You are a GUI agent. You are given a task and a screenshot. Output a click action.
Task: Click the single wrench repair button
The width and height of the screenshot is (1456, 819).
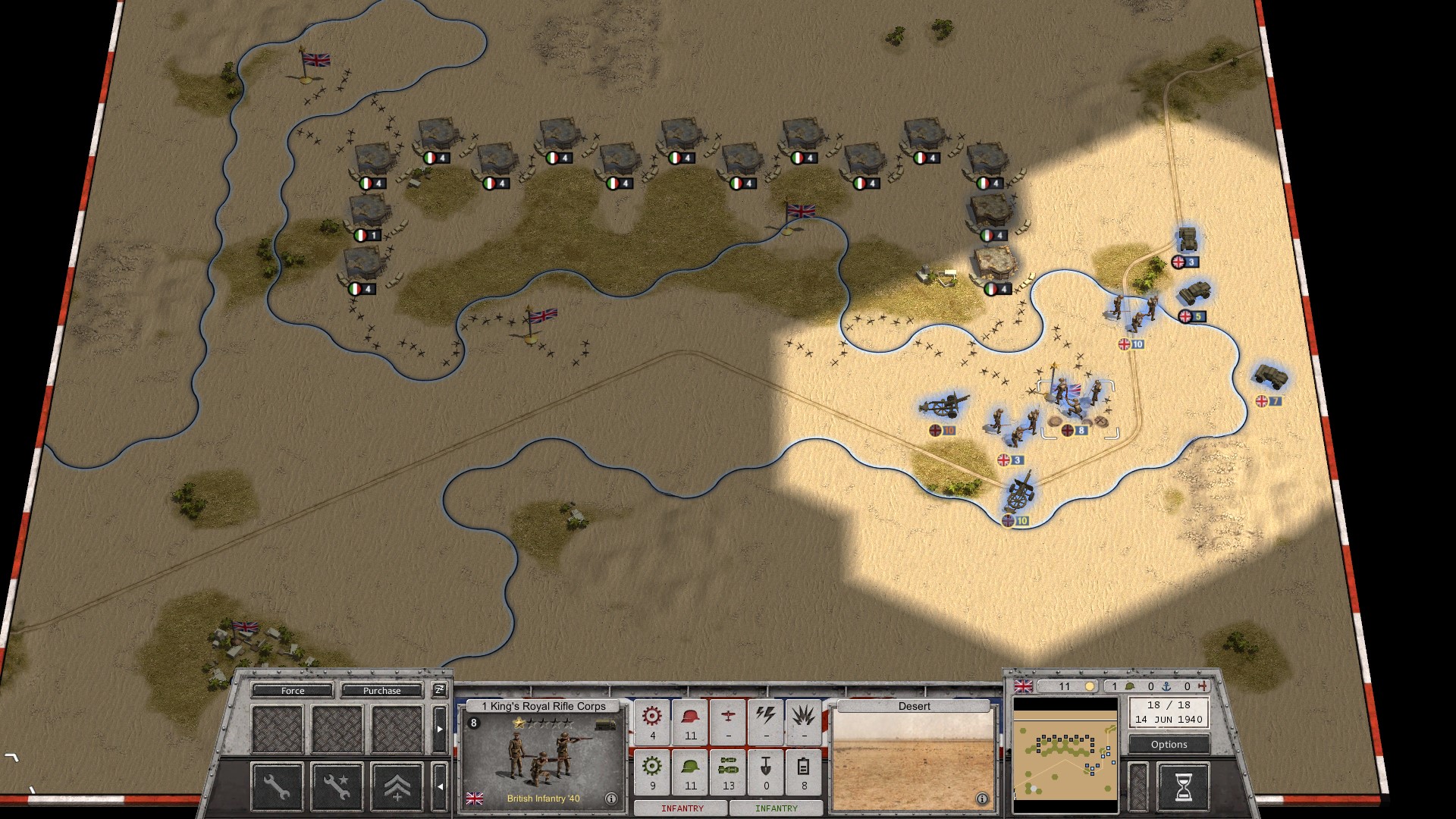[x=277, y=786]
